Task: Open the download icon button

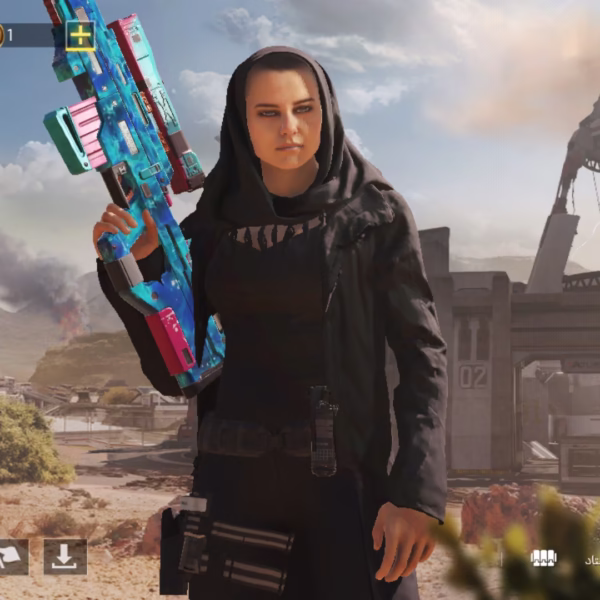Action: tap(65, 557)
